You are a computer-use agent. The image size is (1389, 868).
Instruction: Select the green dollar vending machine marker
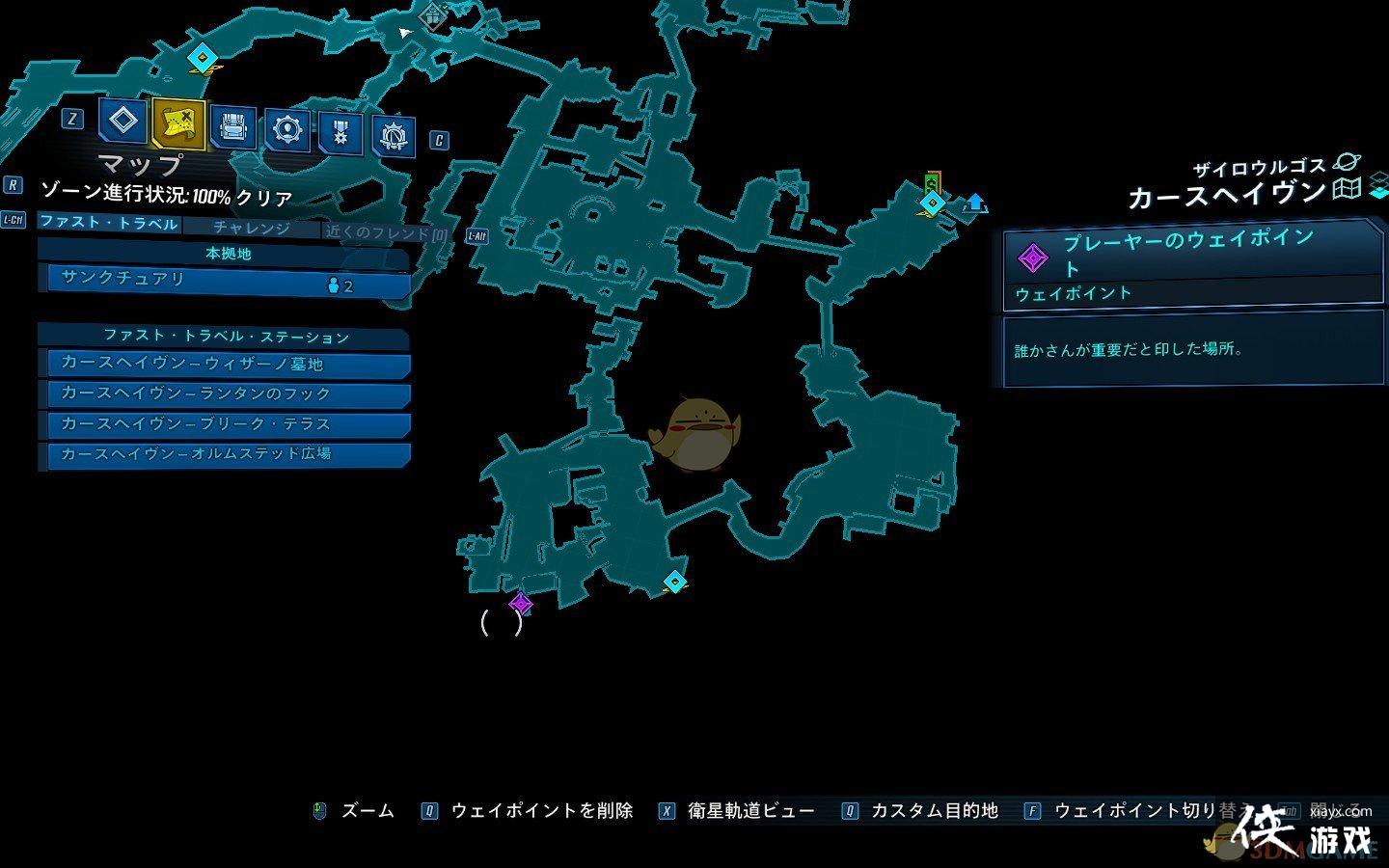pos(932,181)
